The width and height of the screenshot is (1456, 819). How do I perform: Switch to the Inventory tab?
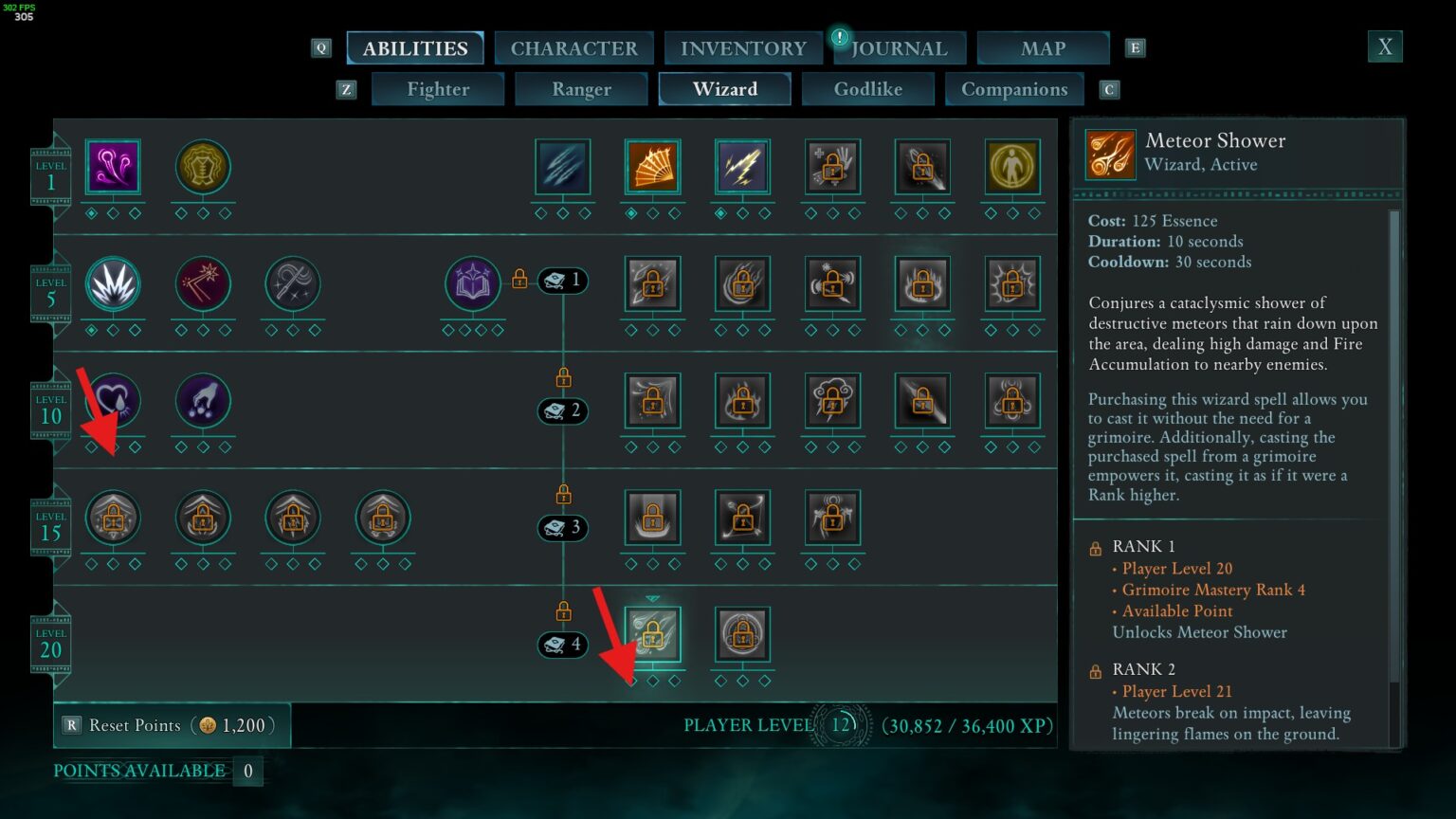coord(743,47)
